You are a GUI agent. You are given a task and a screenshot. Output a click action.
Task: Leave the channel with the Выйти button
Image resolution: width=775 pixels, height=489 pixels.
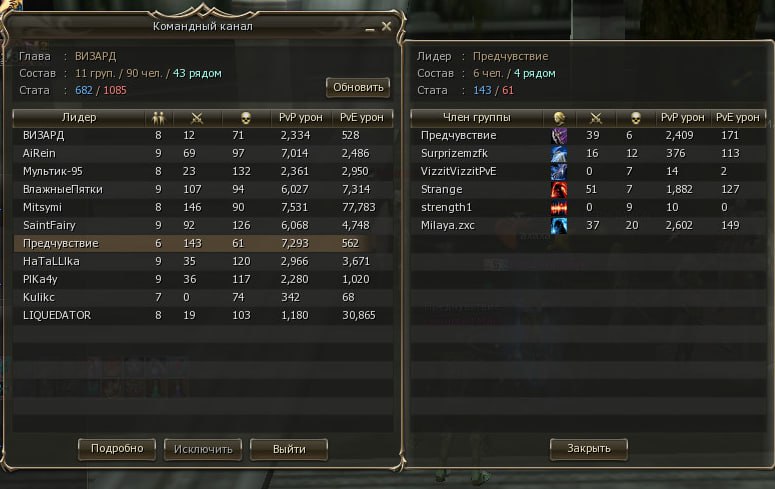point(288,448)
